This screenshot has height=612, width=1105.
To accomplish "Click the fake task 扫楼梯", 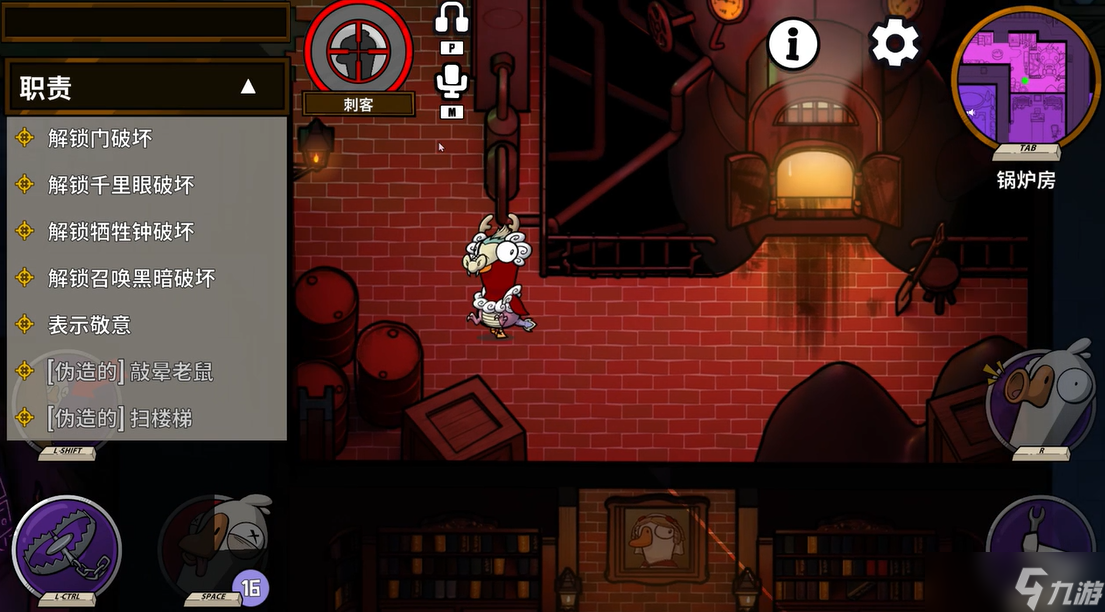I will coord(119,418).
